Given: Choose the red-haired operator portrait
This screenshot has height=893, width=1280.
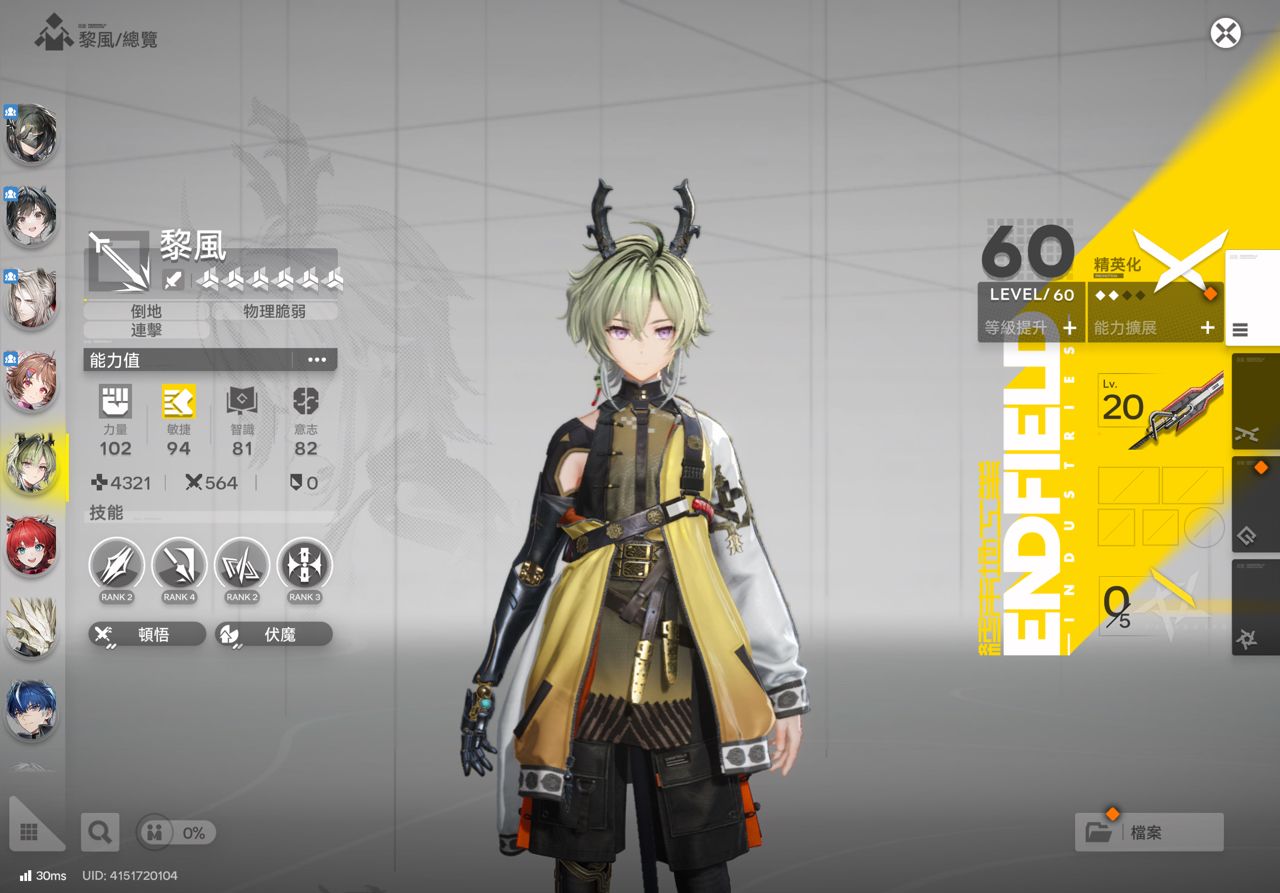Looking at the screenshot, I should (31, 546).
